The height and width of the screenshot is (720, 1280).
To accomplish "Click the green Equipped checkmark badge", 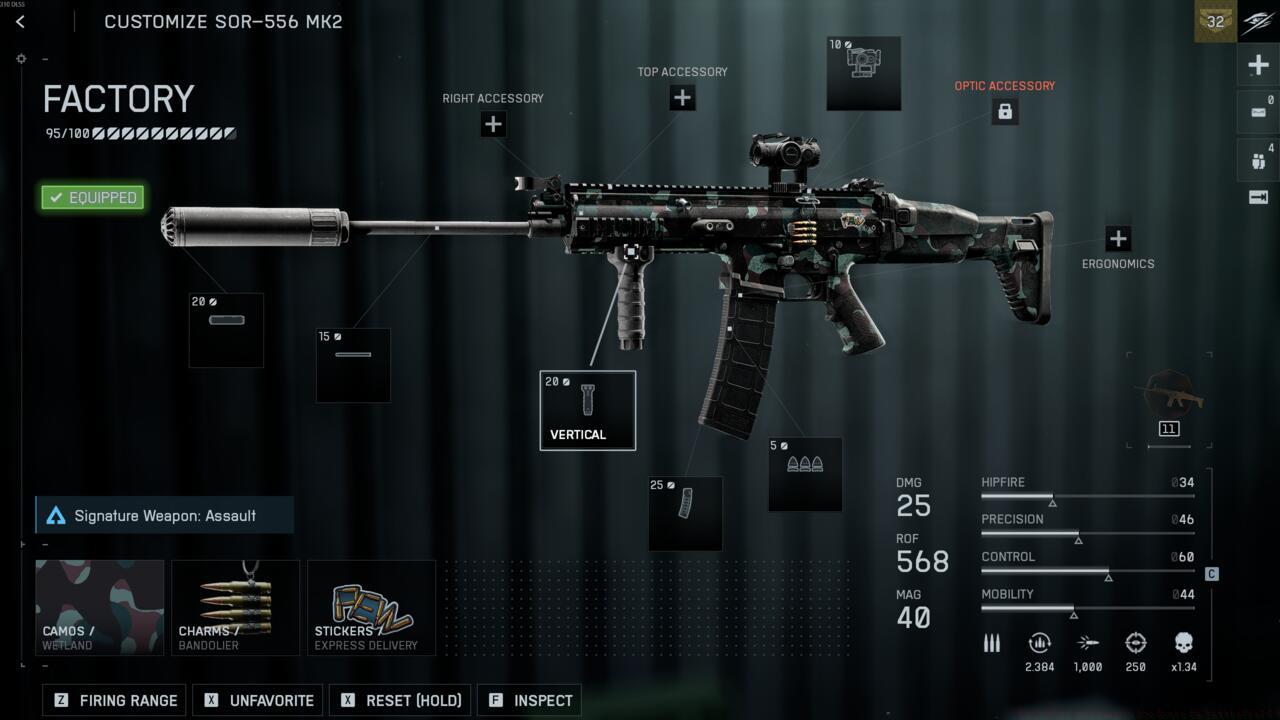I will [x=91, y=197].
